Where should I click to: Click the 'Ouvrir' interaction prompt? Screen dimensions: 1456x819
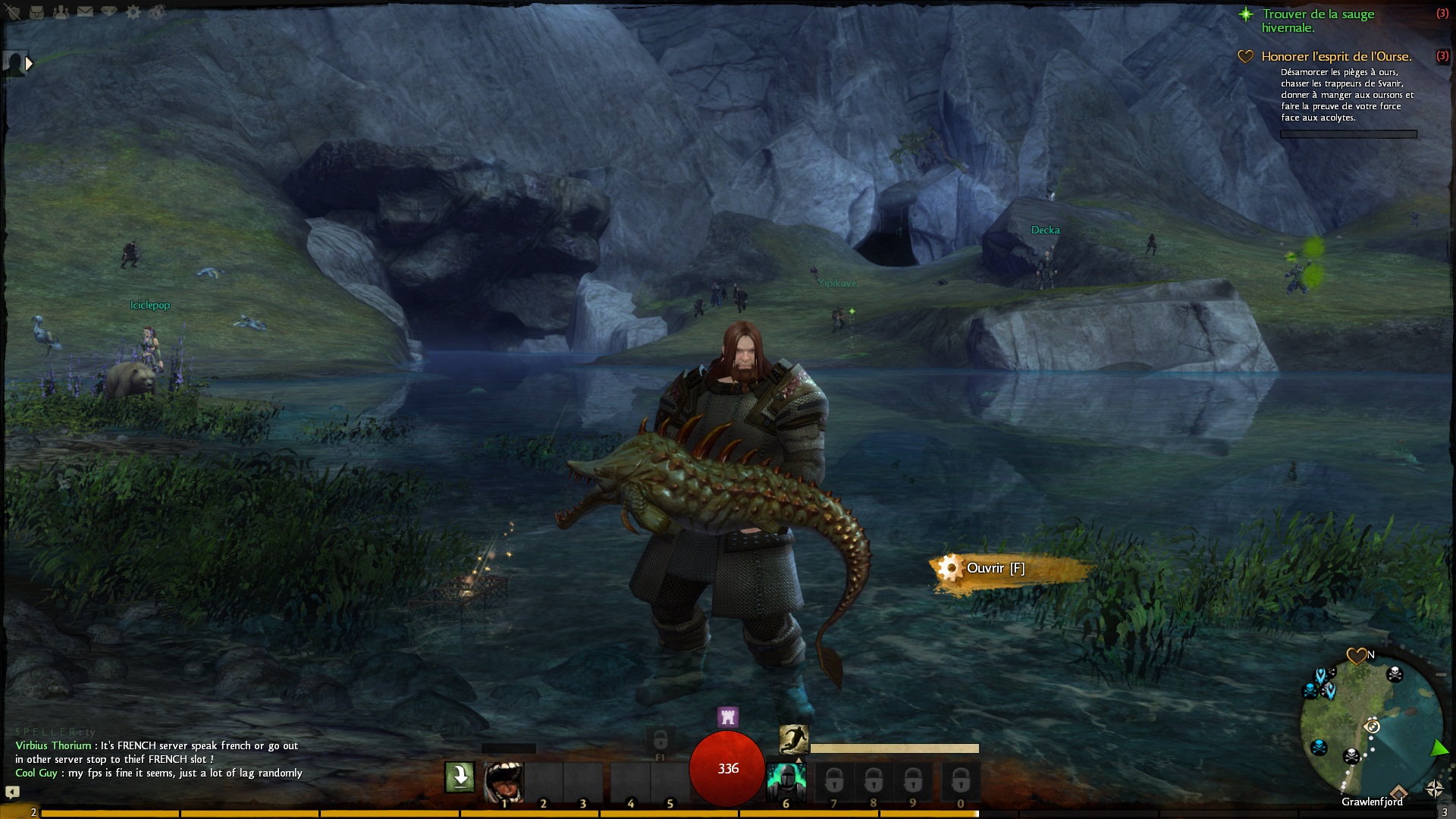[995, 568]
